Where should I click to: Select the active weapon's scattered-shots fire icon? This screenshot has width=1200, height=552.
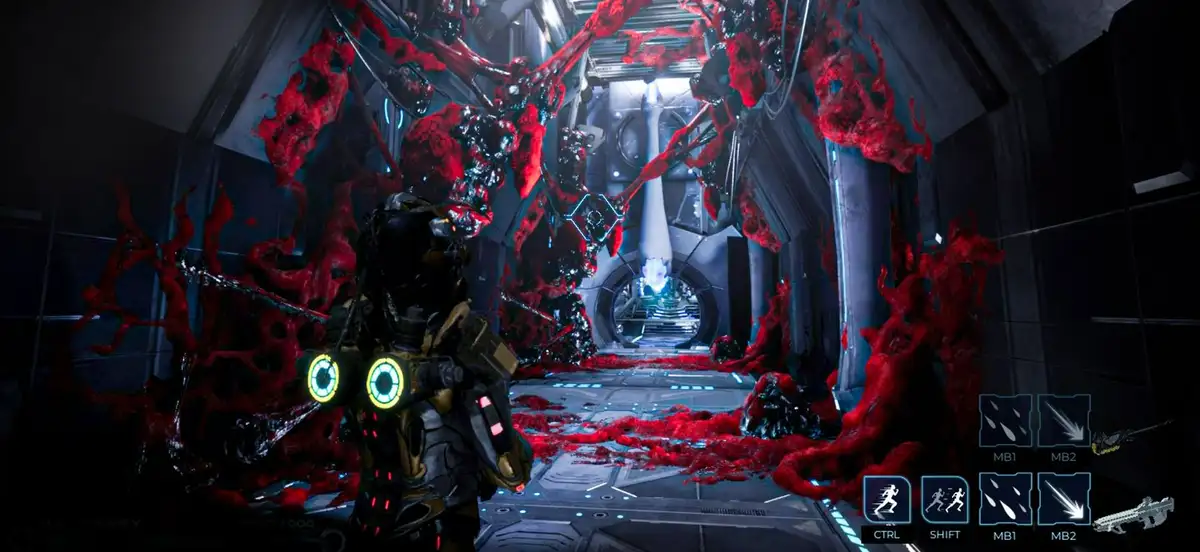coord(1005,499)
